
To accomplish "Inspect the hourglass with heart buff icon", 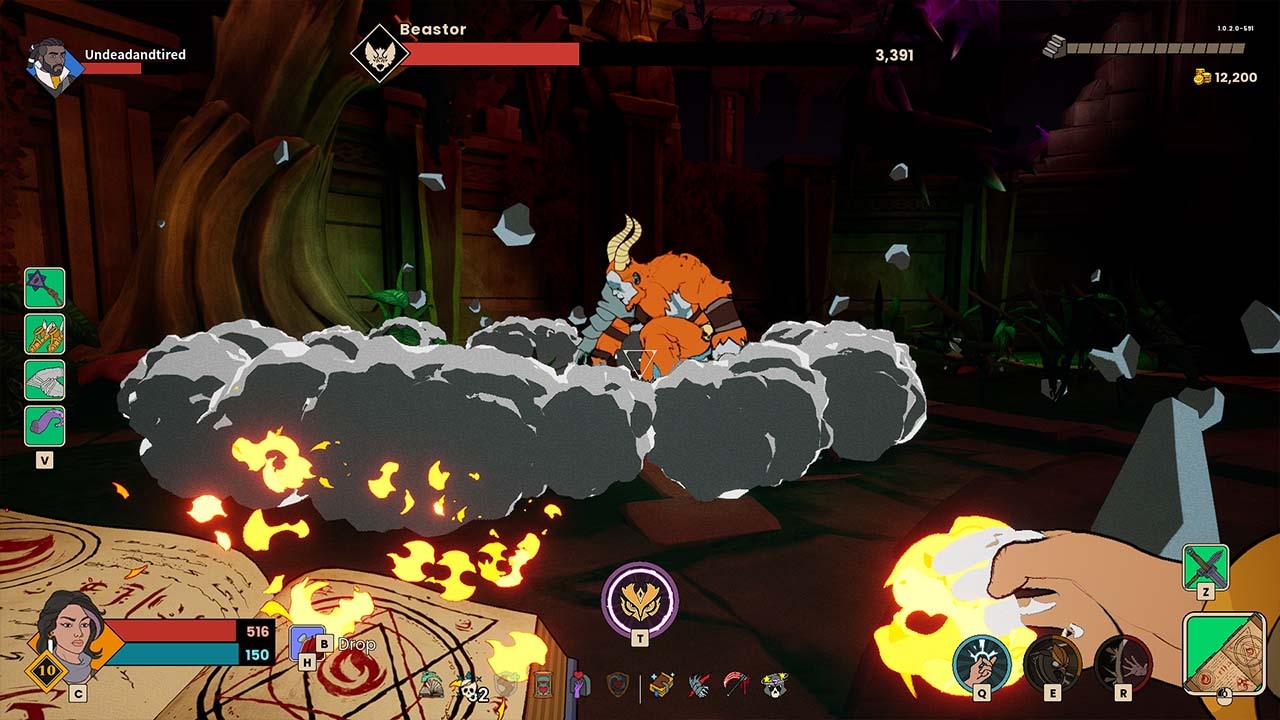I will pos(543,685).
